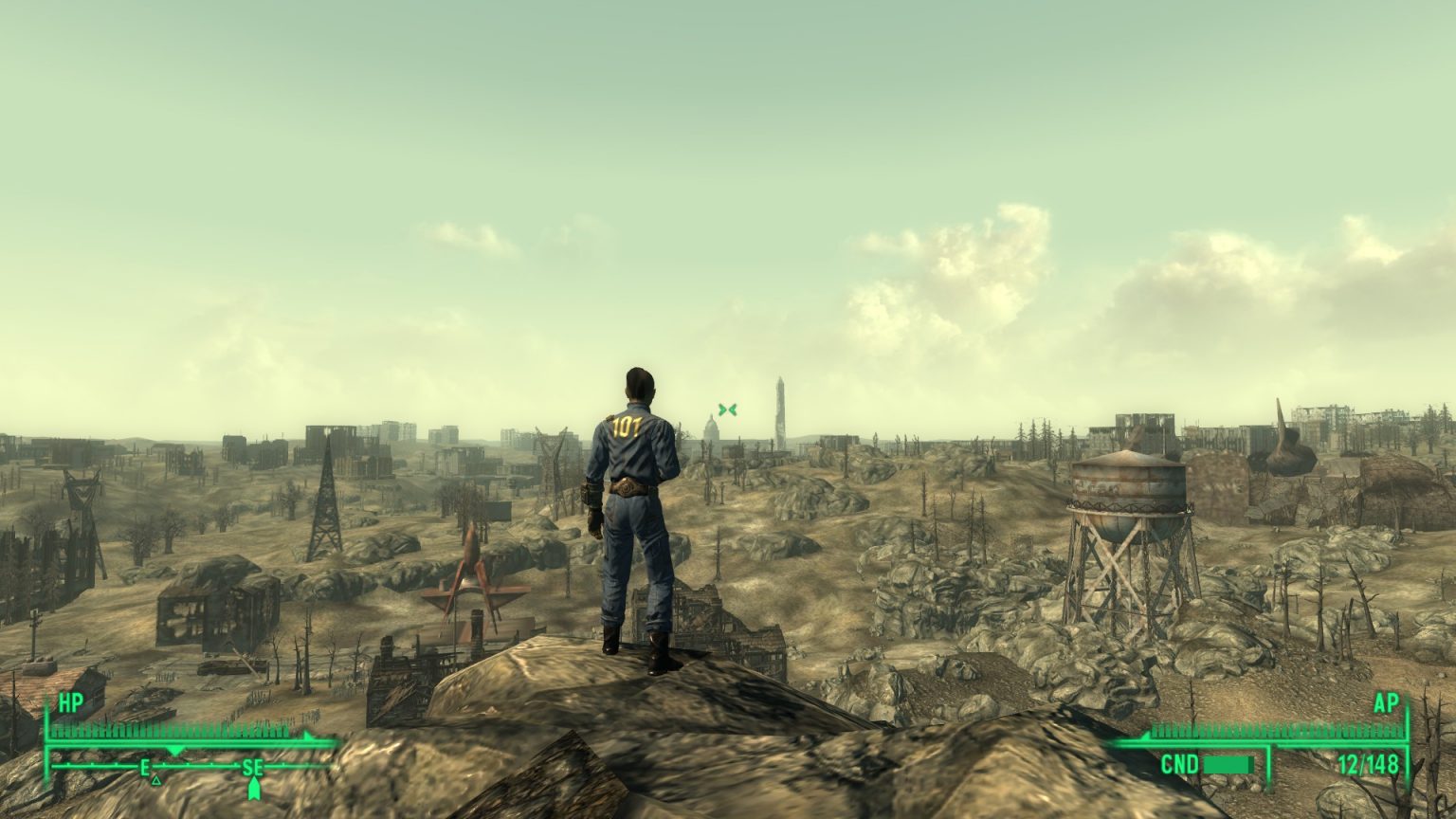Click the quest arrow marker under SE

[254, 790]
